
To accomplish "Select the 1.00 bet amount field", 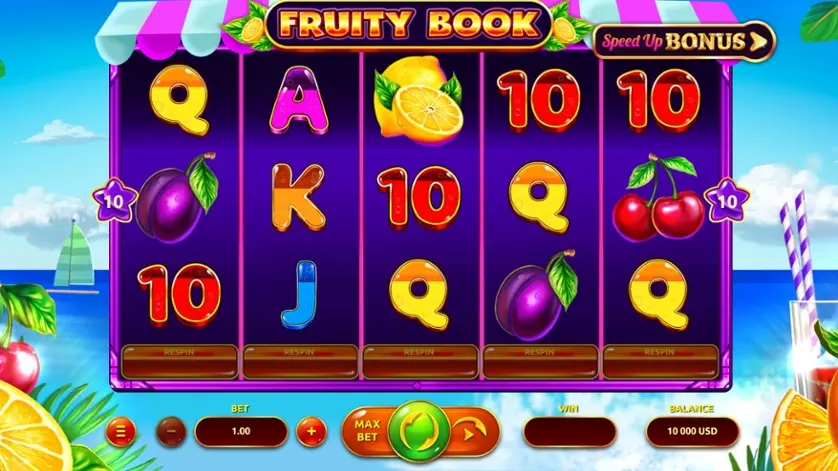I will click(240, 433).
